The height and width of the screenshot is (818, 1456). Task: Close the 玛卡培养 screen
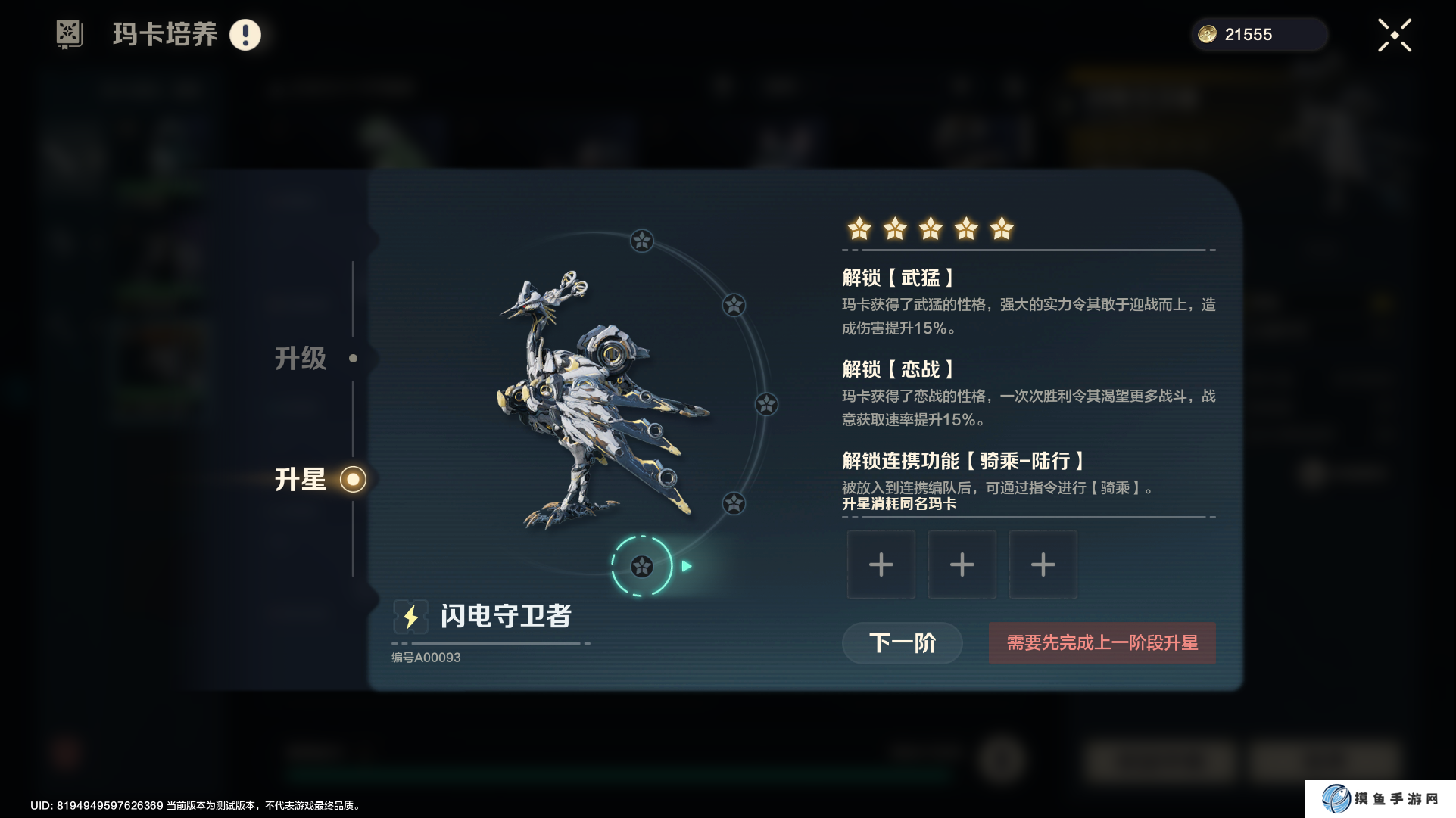click(1394, 36)
